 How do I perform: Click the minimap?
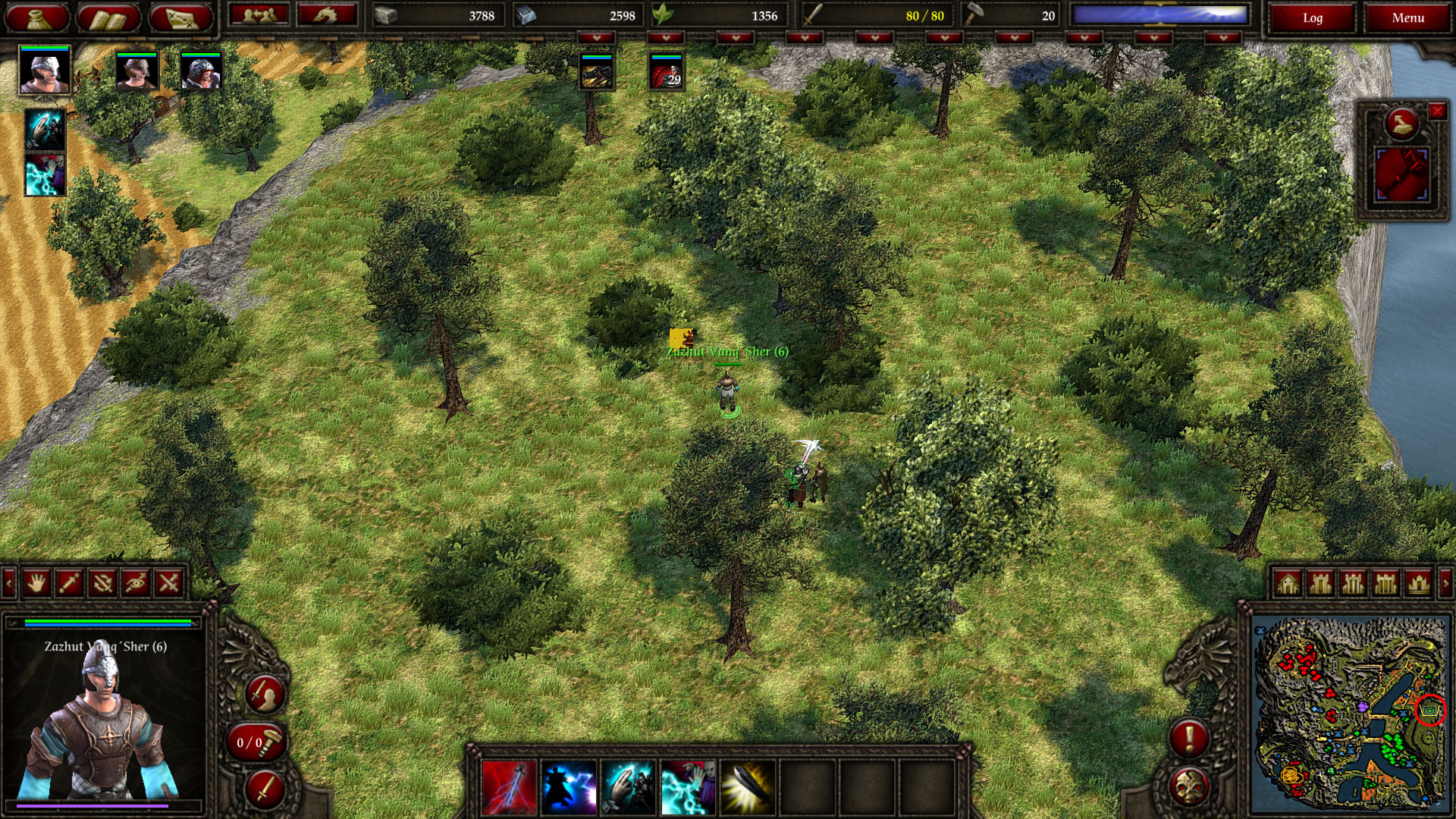1350,713
